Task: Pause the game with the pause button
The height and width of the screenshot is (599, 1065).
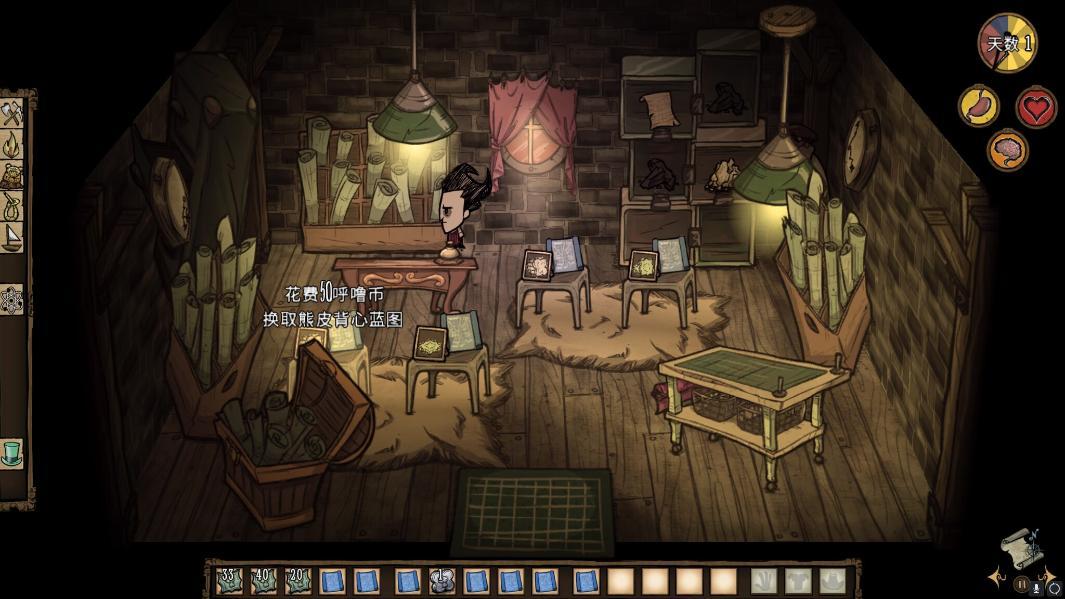Action: pos(1022,583)
